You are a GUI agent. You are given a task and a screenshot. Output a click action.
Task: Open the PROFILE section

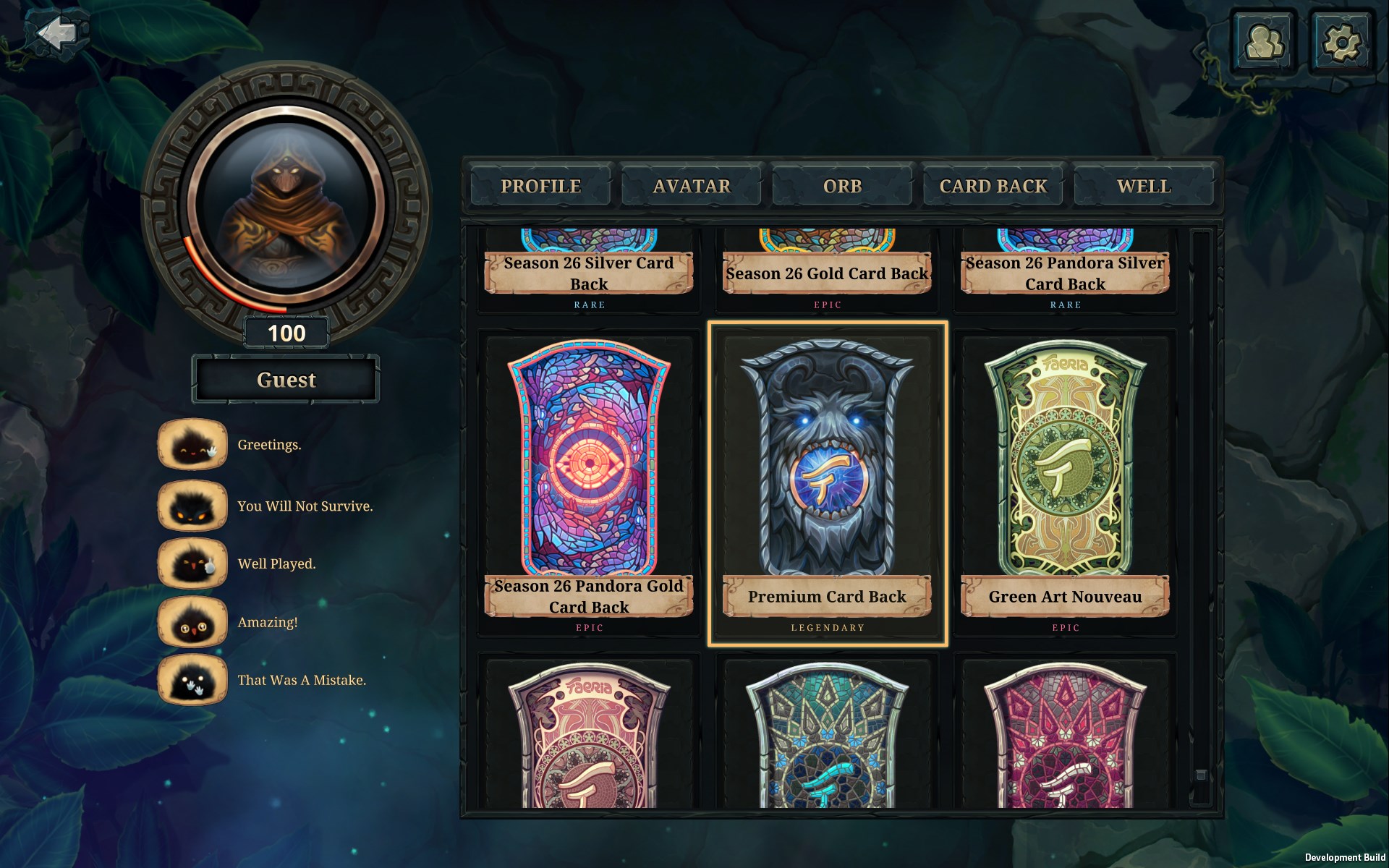coord(540,186)
